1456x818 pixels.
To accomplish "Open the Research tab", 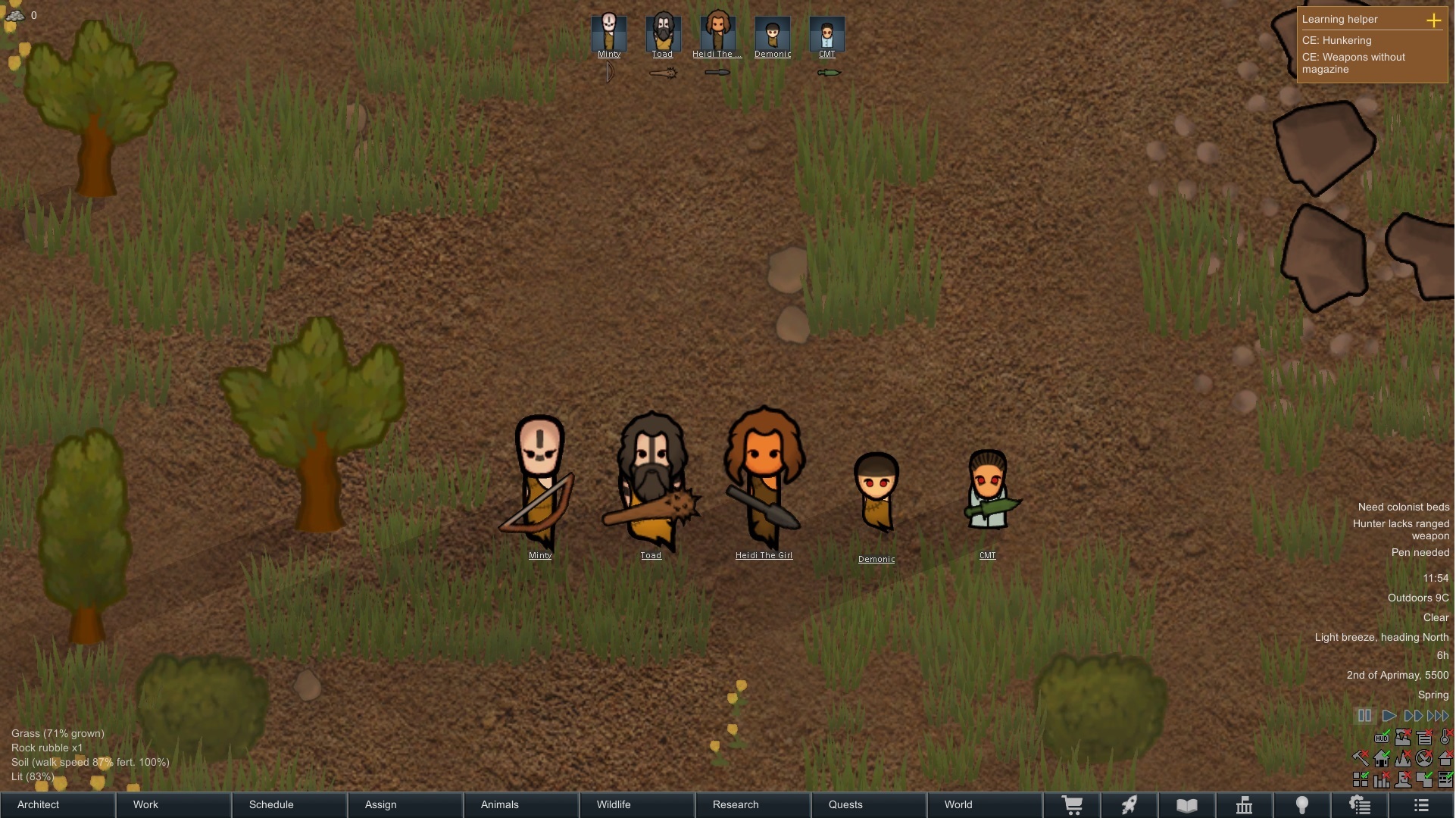I will pyautogui.click(x=736, y=804).
